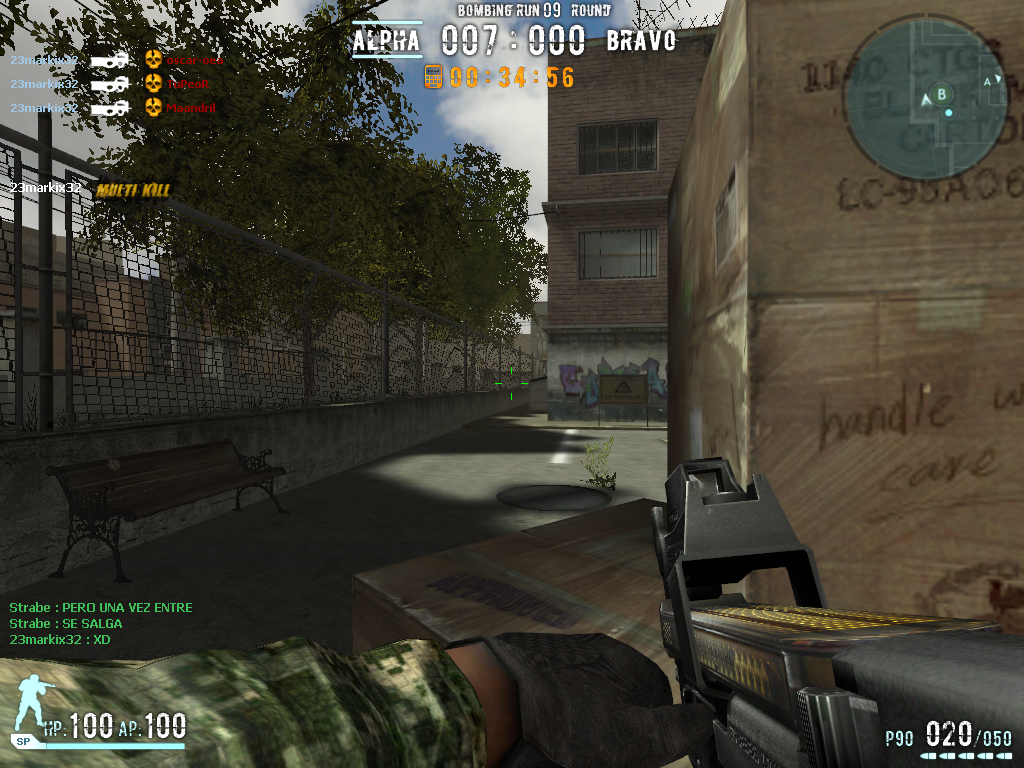
Task: Click Strabe's "SE SALGA" chat message
Action: (66, 623)
